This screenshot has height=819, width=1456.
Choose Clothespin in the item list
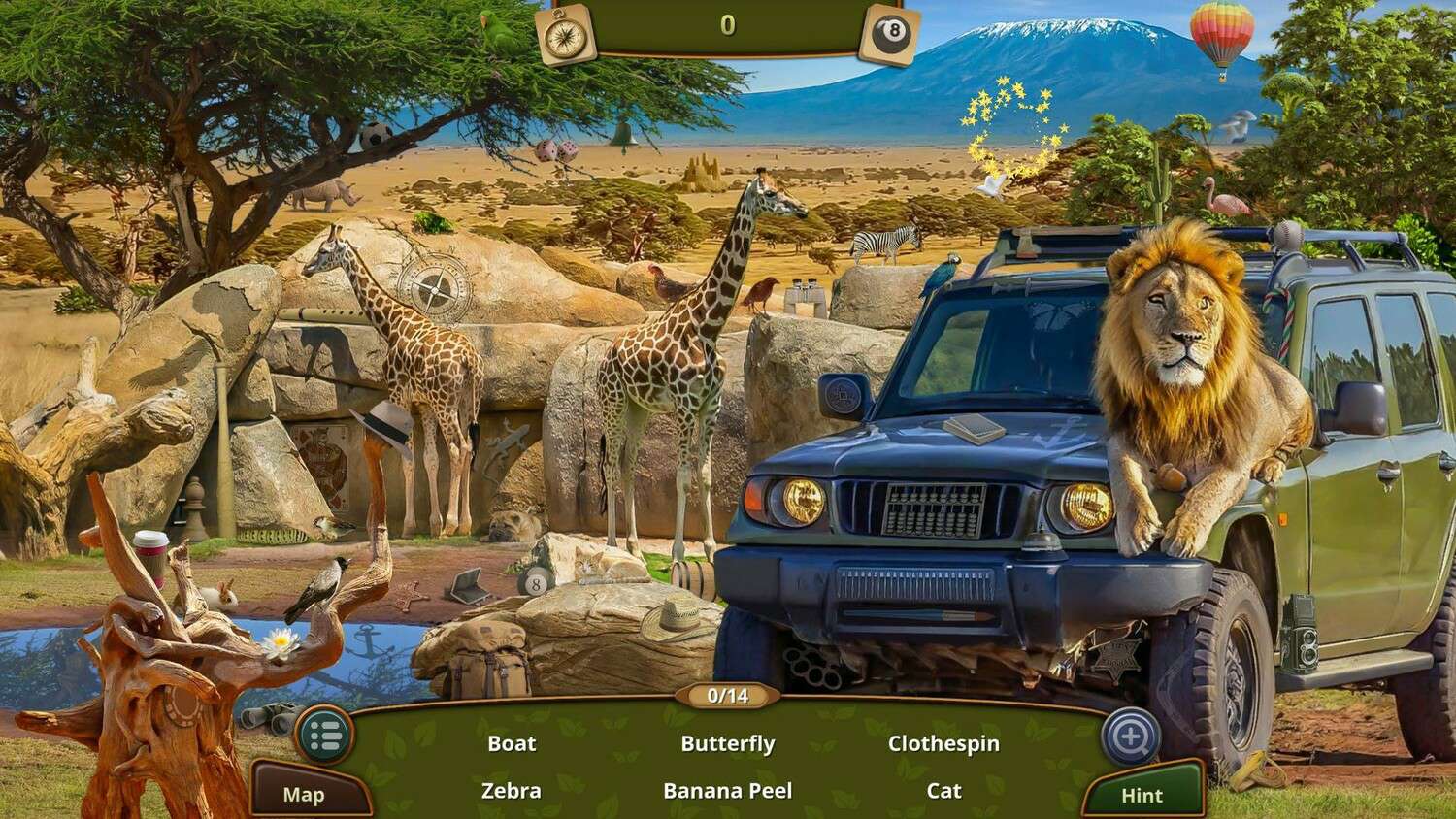(x=943, y=744)
